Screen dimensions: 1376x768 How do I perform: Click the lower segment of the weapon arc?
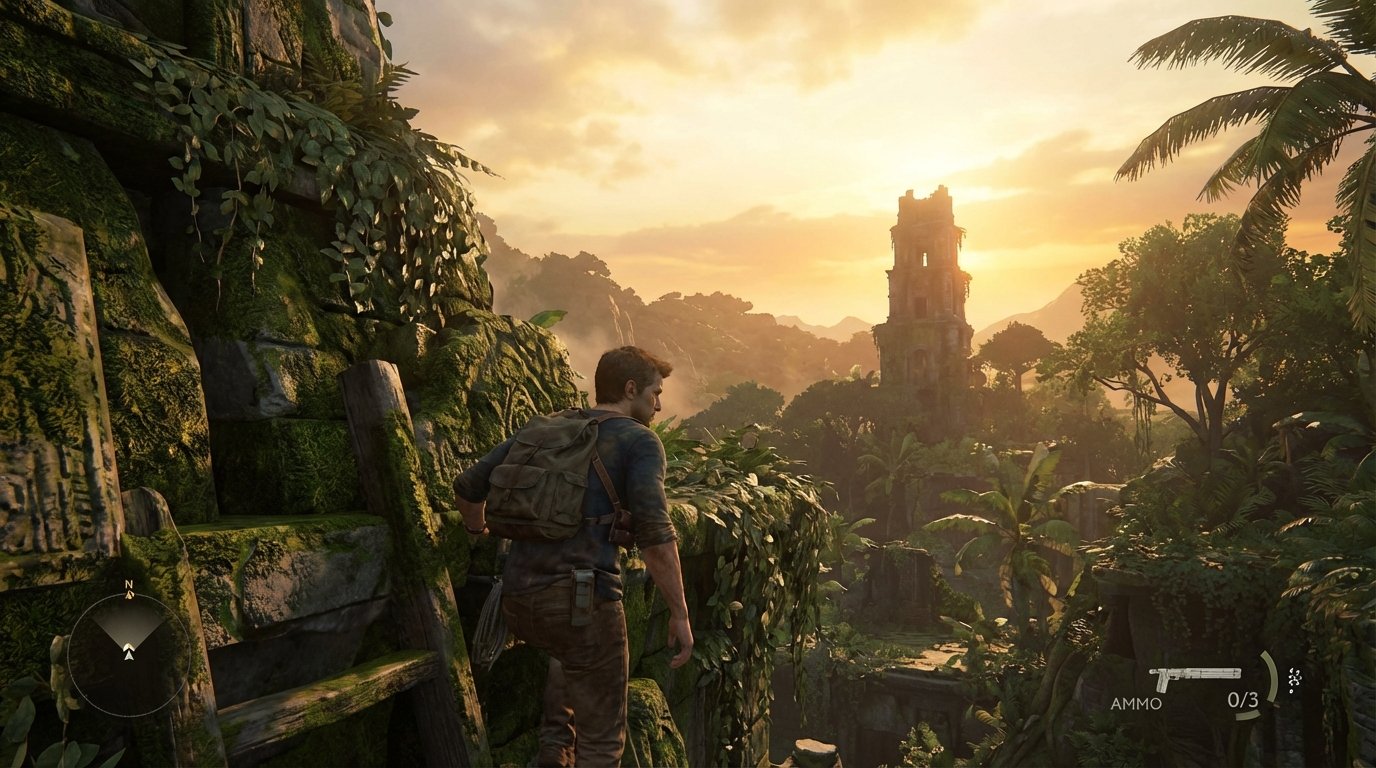click(1248, 716)
